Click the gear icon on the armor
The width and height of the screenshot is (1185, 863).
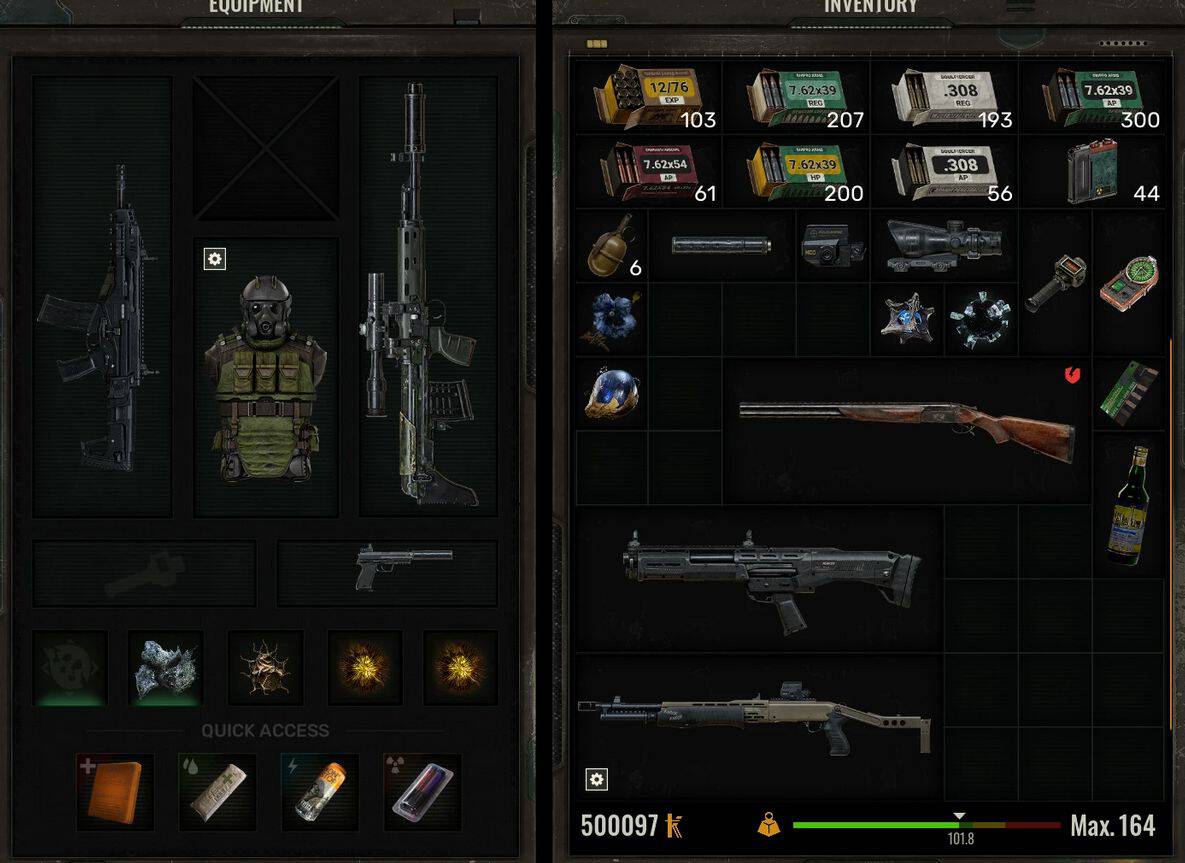click(215, 259)
